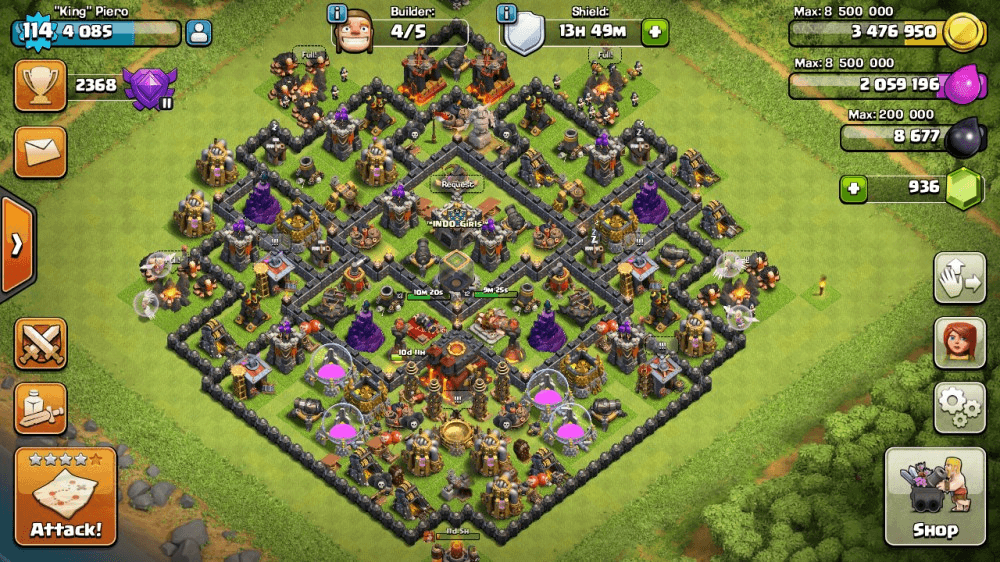Show shield information
1000x562 pixels.
[x=507, y=14]
